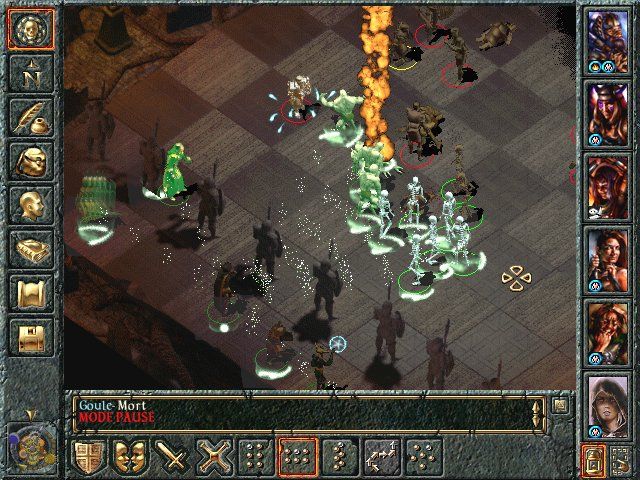Select the highlighted two-row formation button
The image size is (640, 480).
[x=298, y=458]
